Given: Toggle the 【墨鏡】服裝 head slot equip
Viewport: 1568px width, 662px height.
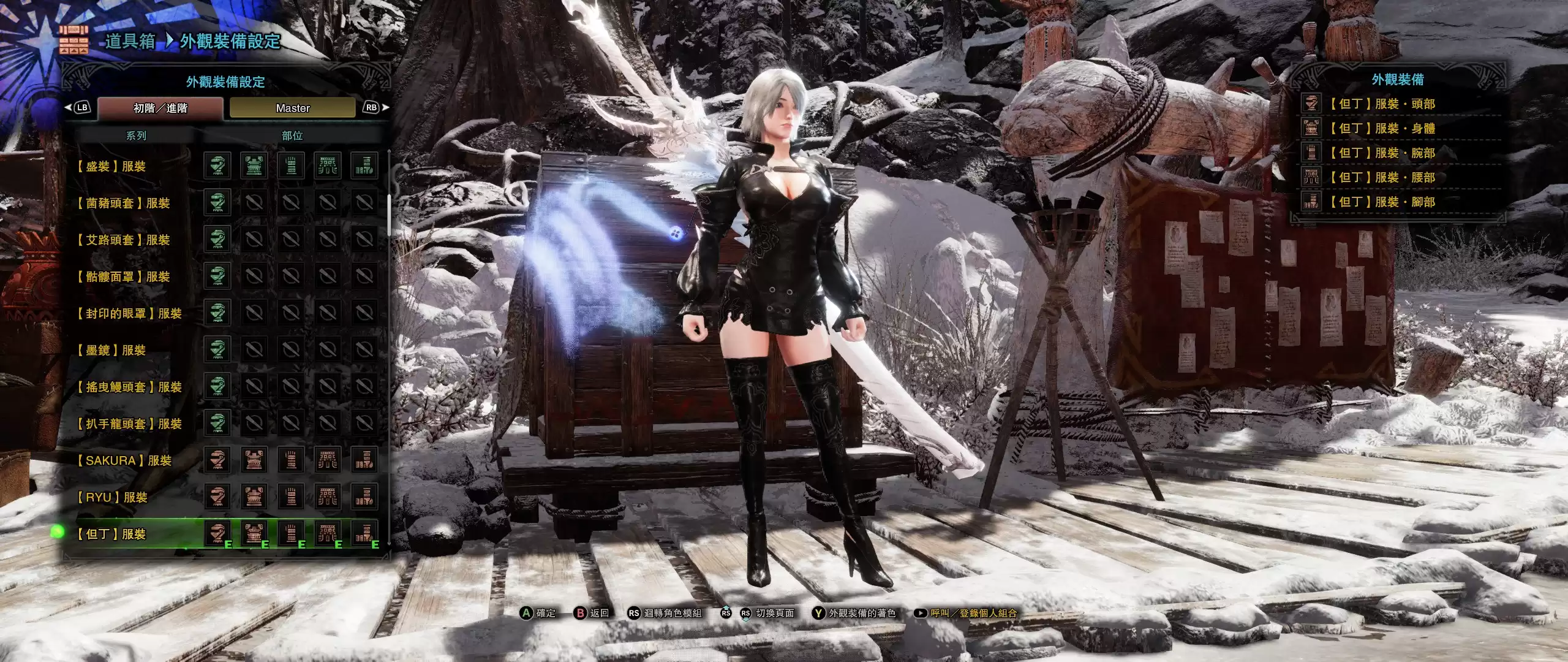Looking at the screenshot, I should click(217, 351).
